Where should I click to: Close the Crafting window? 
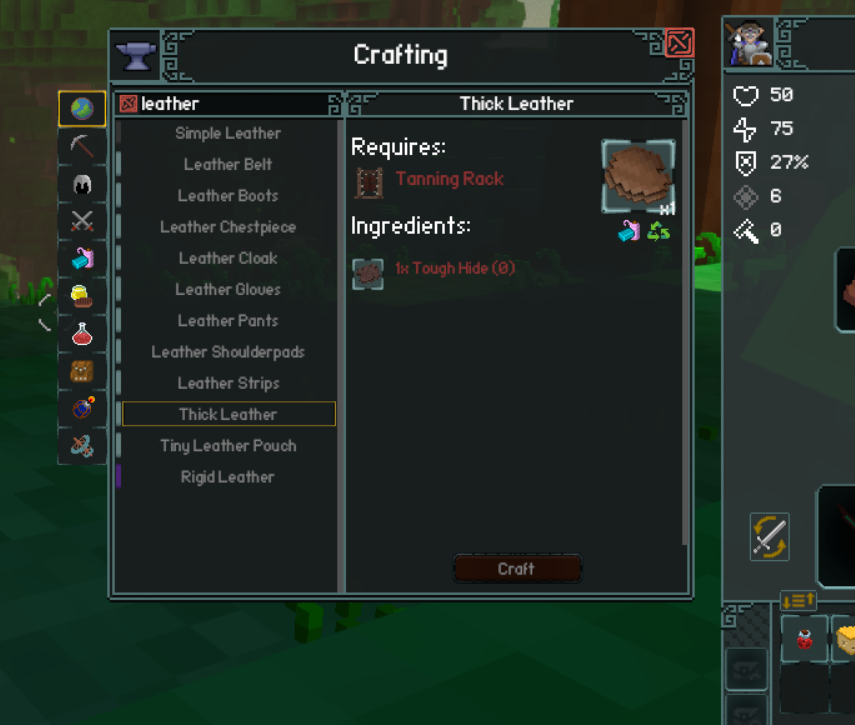pos(679,43)
